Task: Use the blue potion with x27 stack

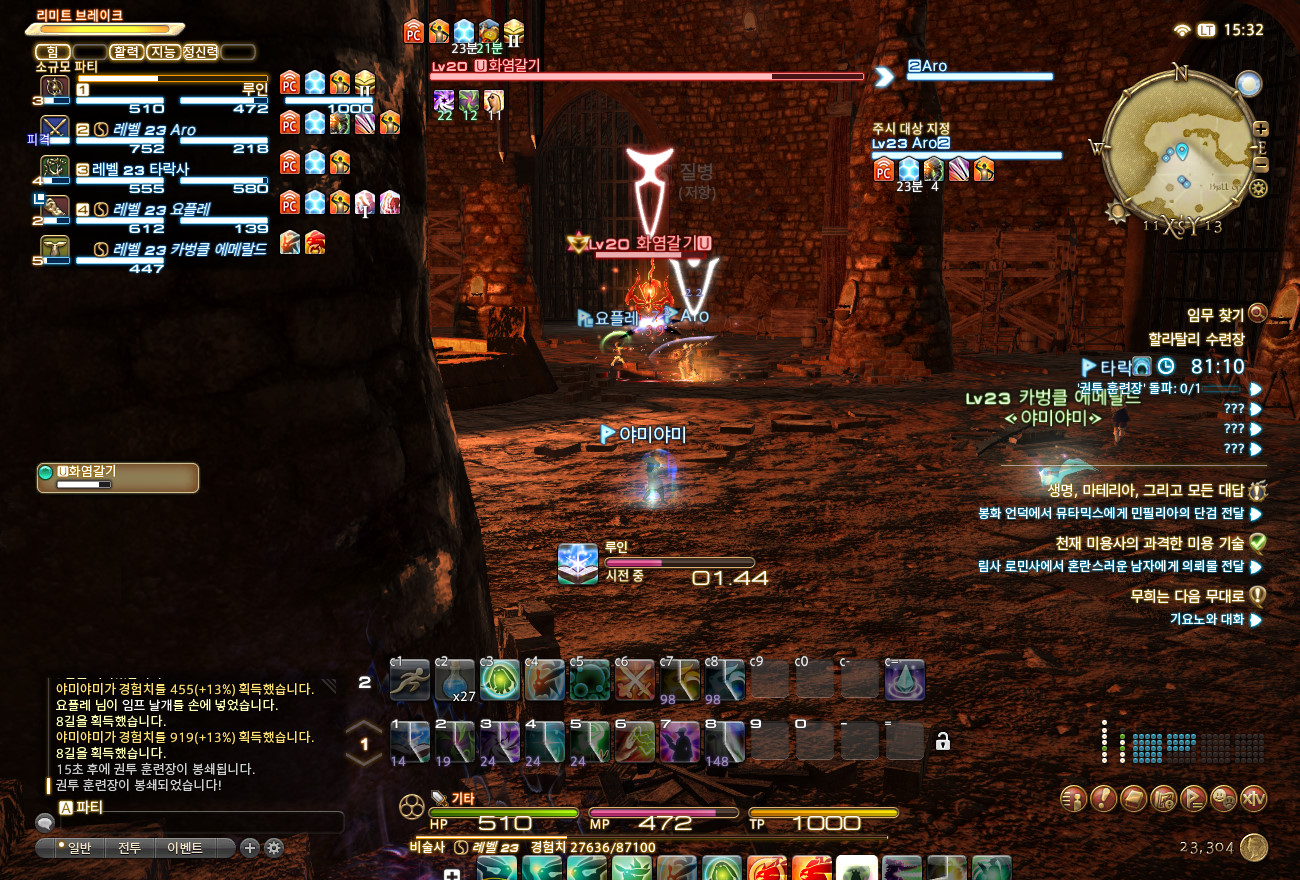Action: coord(454,681)
